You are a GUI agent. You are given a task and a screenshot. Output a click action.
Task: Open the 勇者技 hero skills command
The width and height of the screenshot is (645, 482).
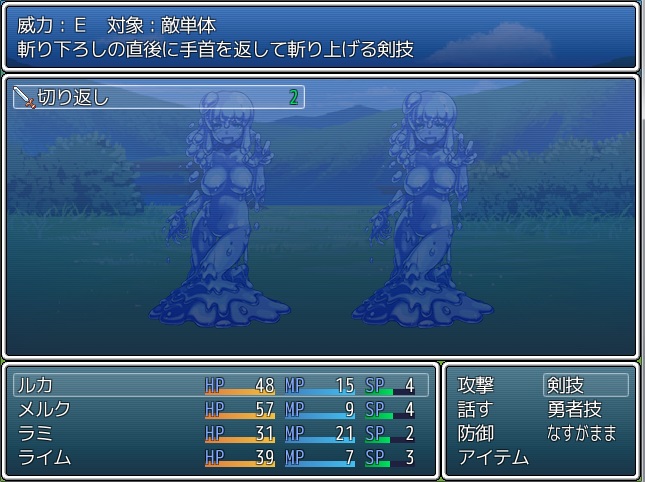click(574, 409)
